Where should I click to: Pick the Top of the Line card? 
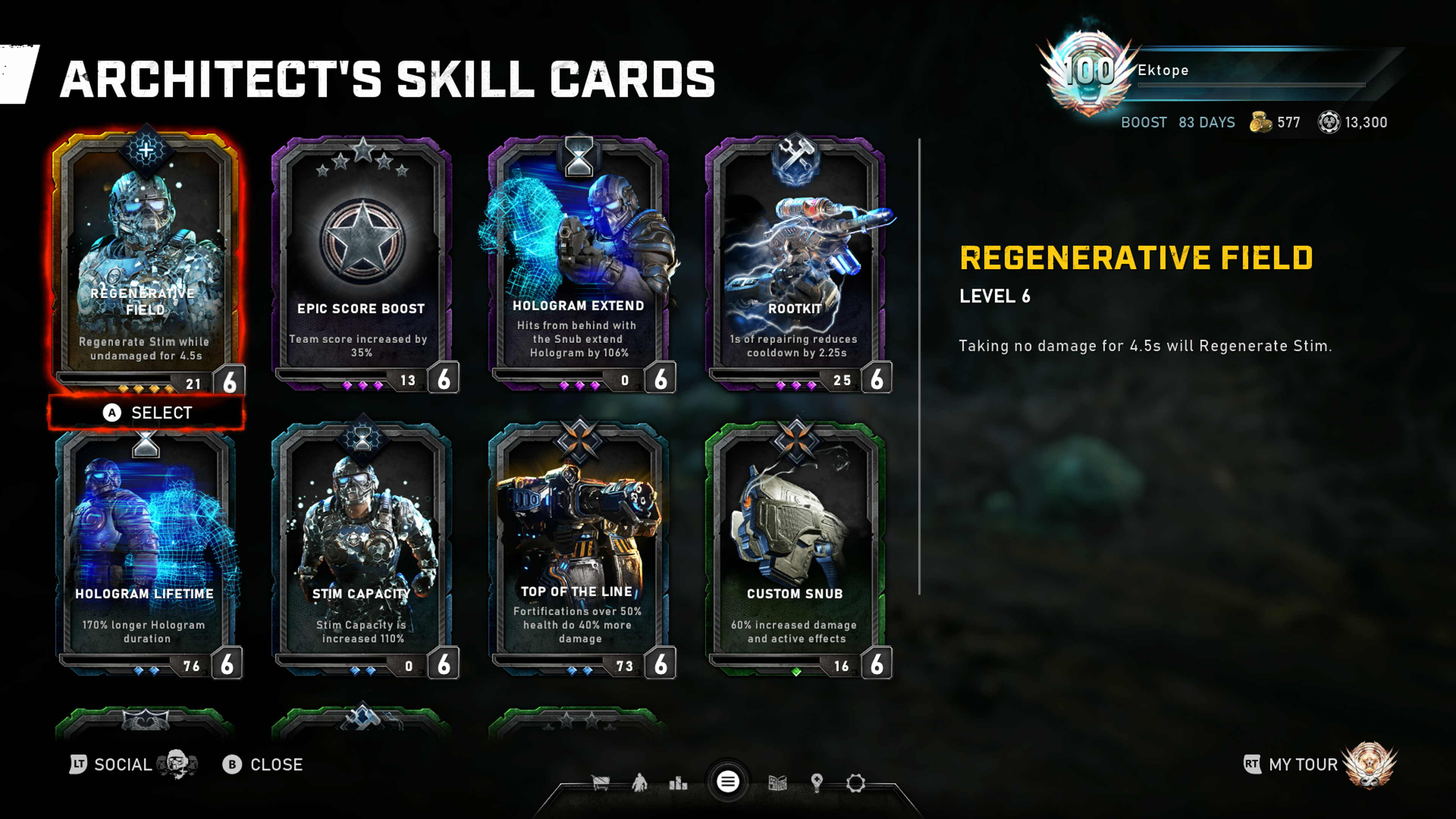tap(578, 548)
